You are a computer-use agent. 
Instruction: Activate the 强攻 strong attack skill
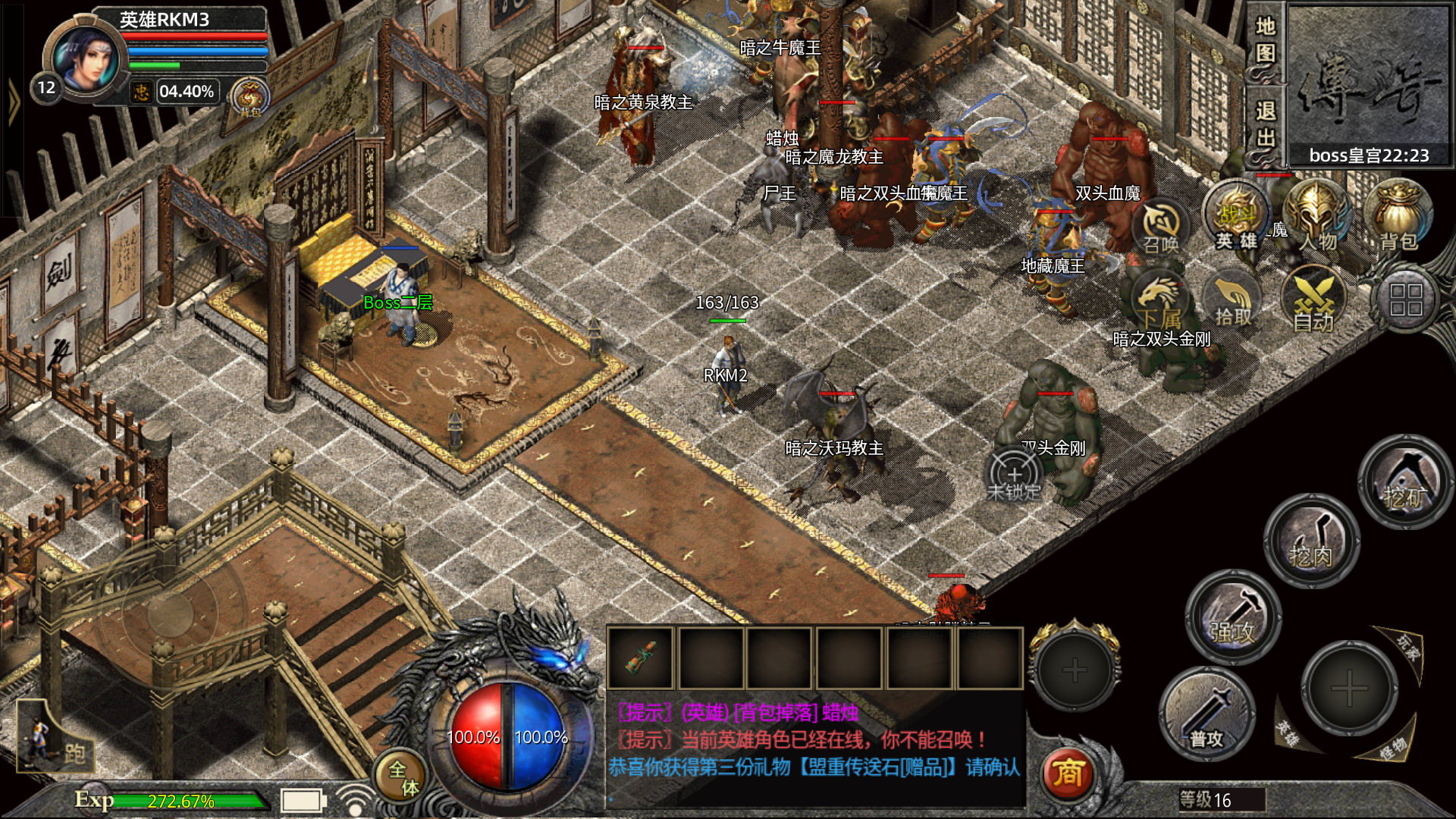tap(1232, 616)
